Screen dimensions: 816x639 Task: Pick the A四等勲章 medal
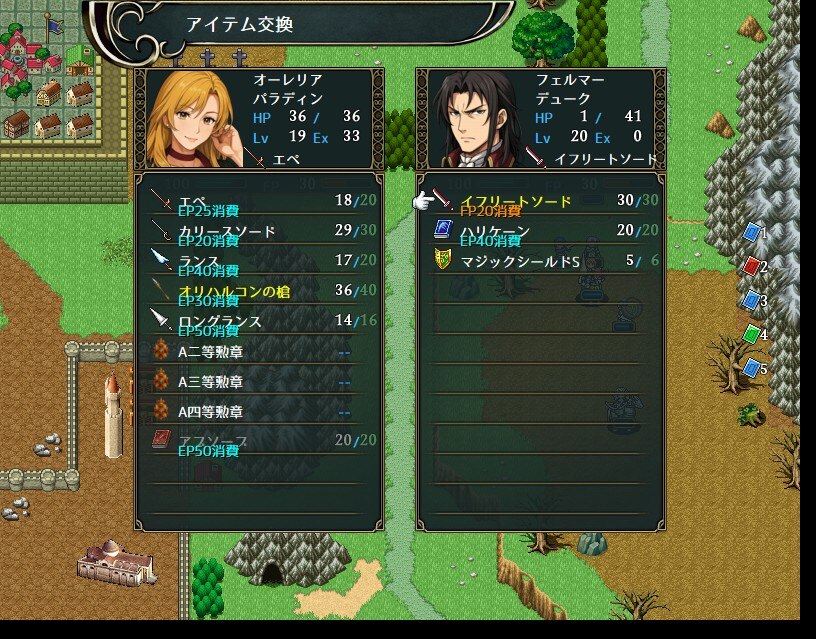[258, 411]
